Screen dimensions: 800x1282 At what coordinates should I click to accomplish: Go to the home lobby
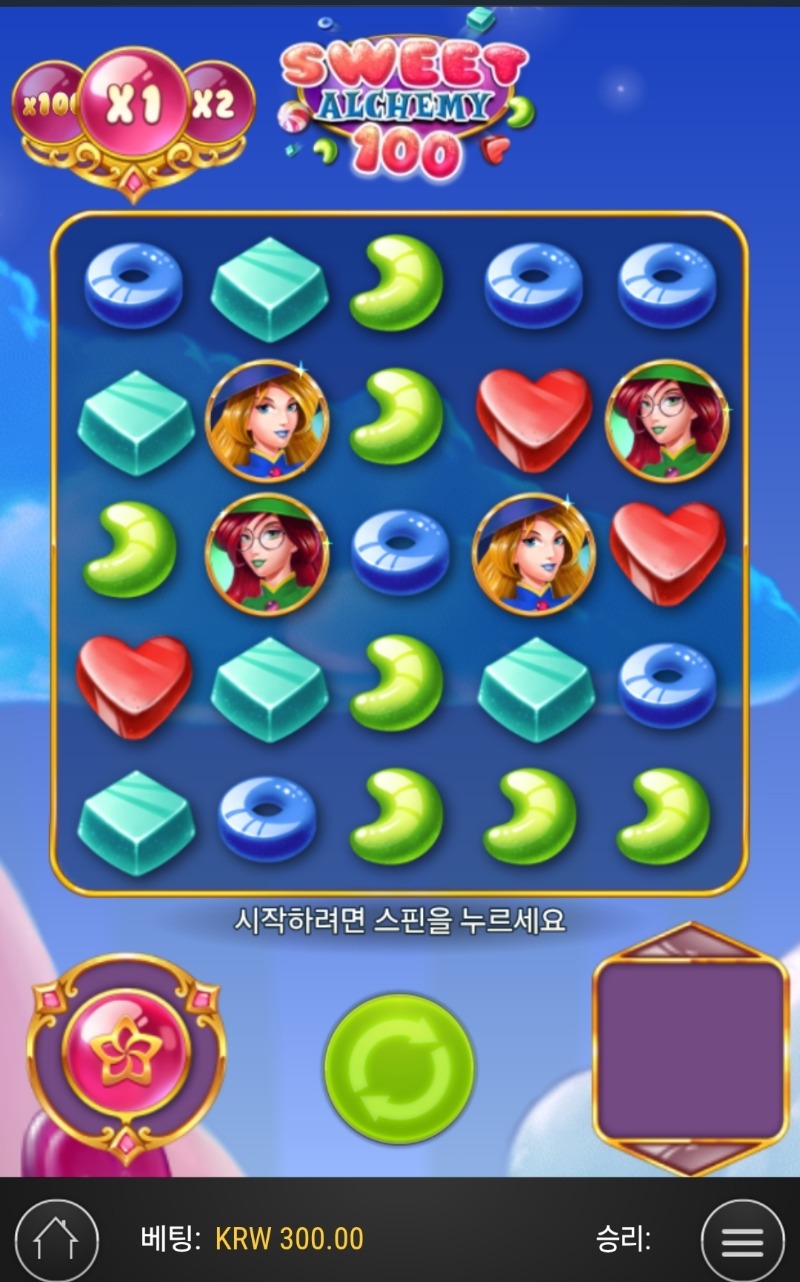pyautogui.click(x=56, y=1241)
